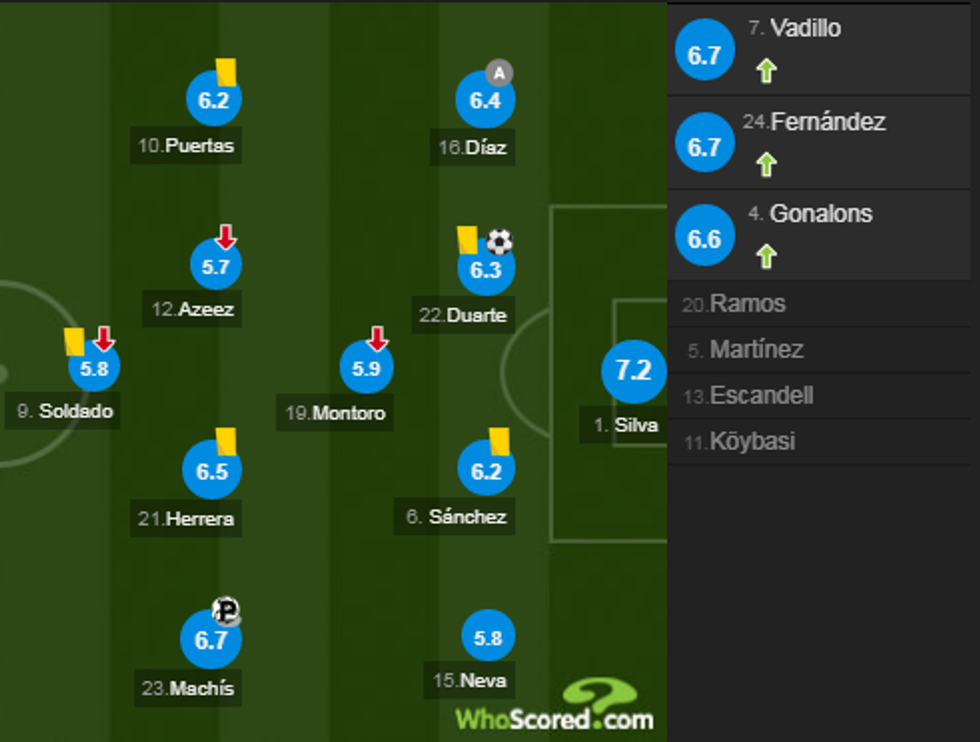980x742 pixels.
Task: Select goalkeeper Silva's 7.2 rating
Action: (633, 371)
